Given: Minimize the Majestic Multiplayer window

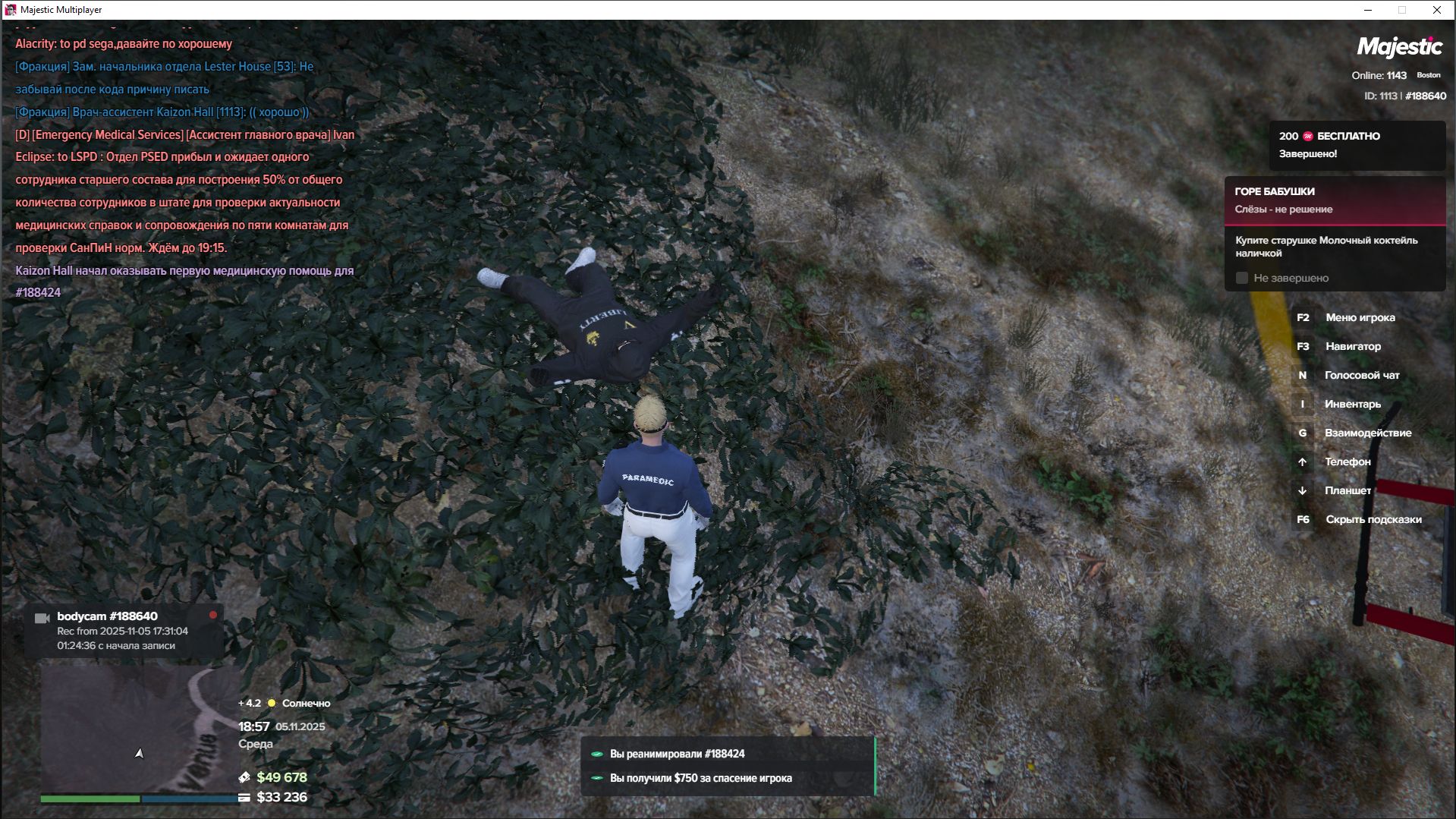Looking at the screenshot, I should (1368, 10).
